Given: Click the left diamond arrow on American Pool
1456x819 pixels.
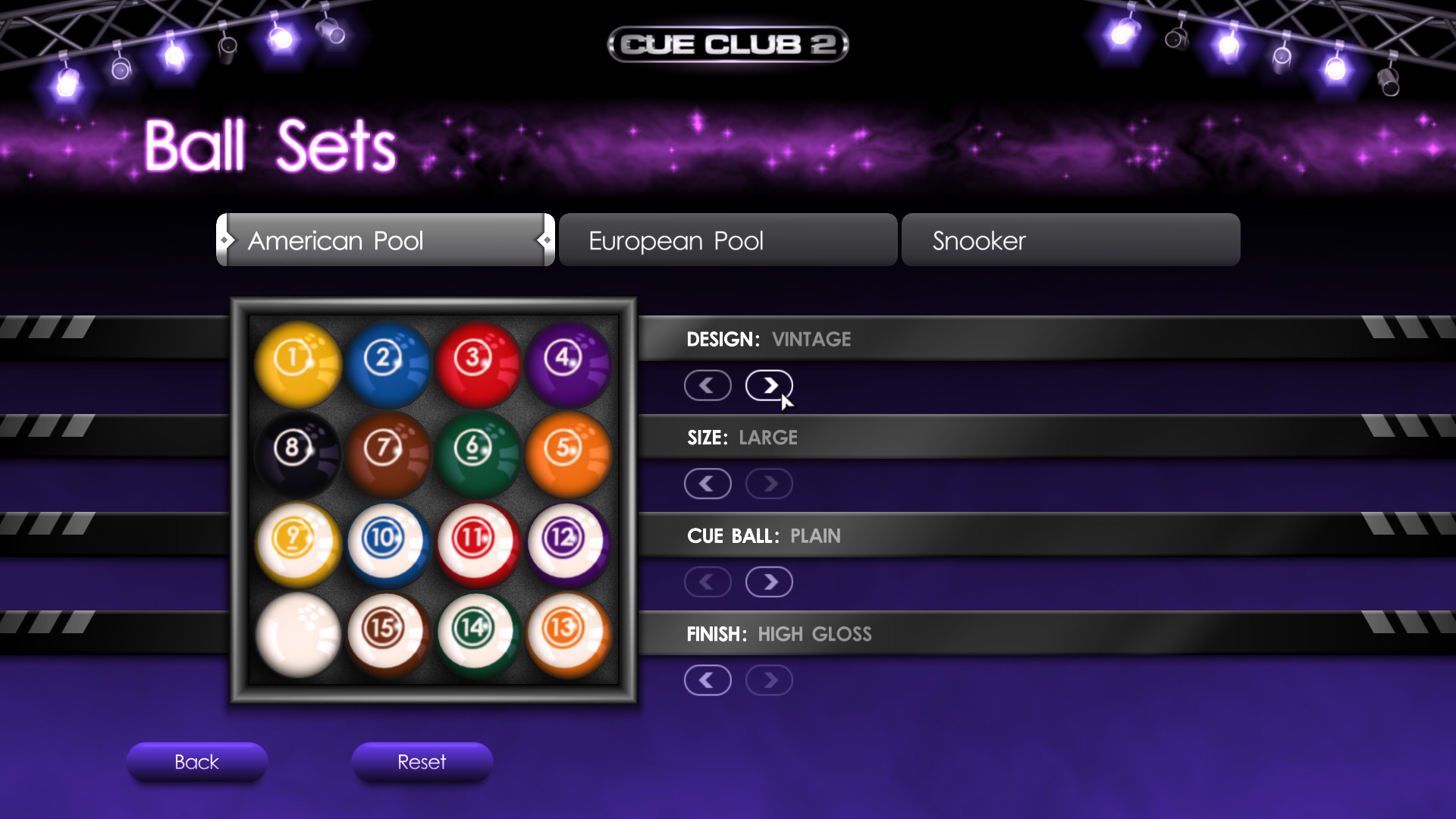Looking at the screenshot, I should pos(224,240).
